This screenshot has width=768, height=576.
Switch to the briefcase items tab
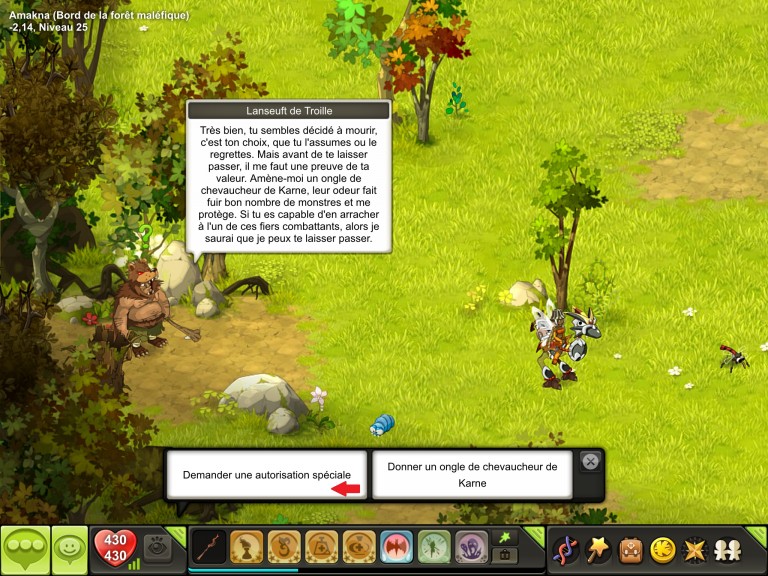tap(504, 556)
